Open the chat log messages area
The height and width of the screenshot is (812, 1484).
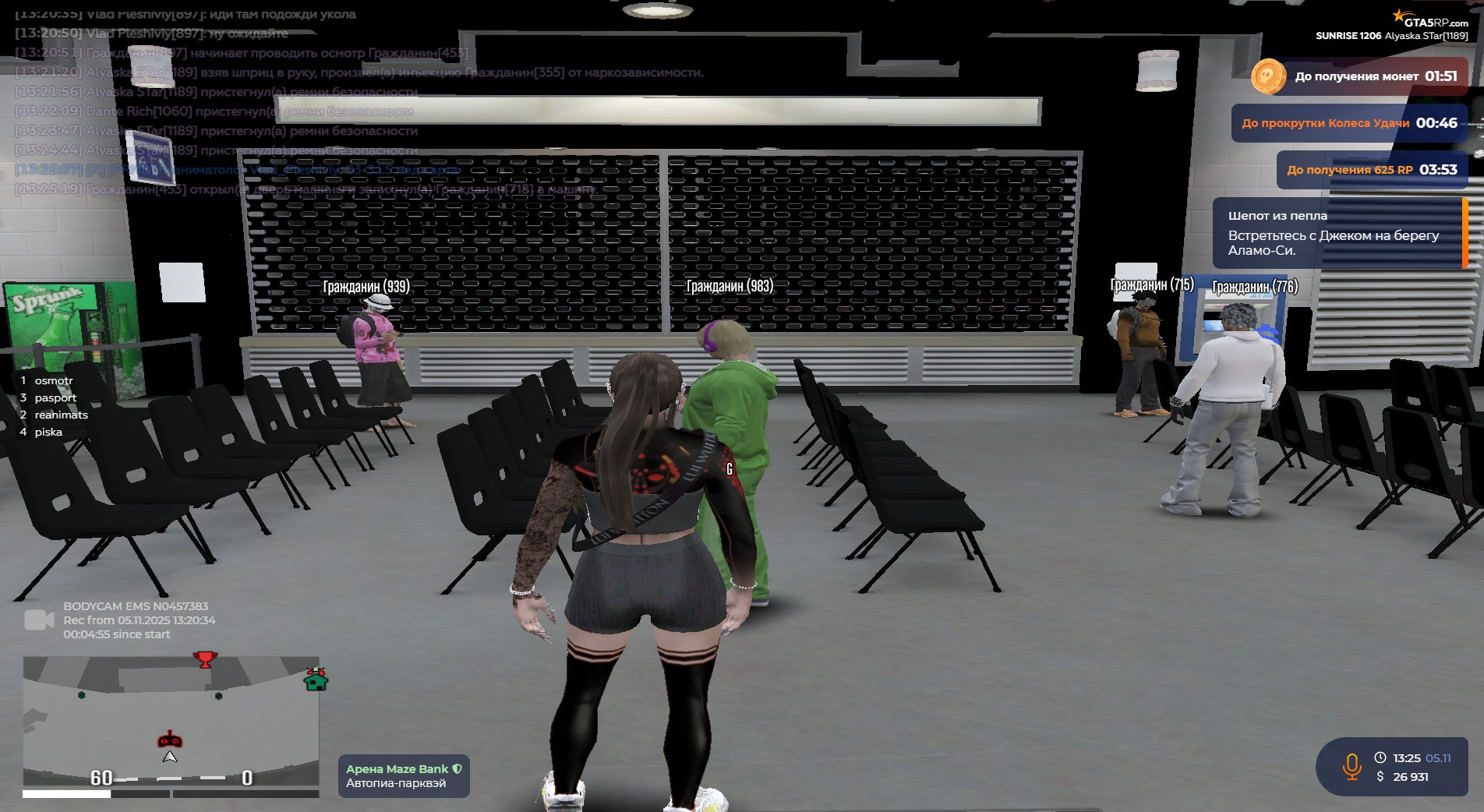tap(312, 101)
